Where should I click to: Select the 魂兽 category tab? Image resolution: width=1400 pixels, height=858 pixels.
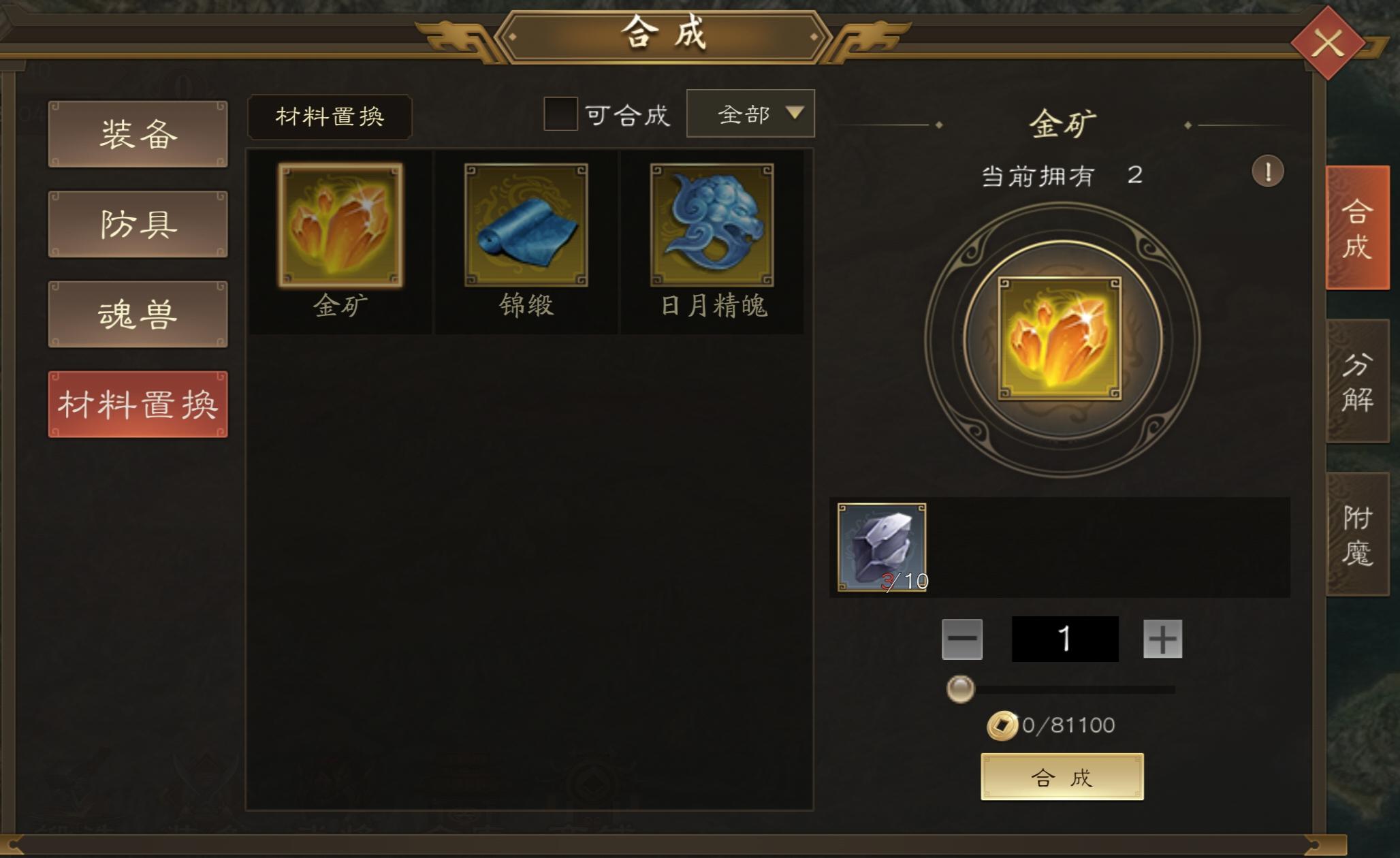[x=136, y=315]
